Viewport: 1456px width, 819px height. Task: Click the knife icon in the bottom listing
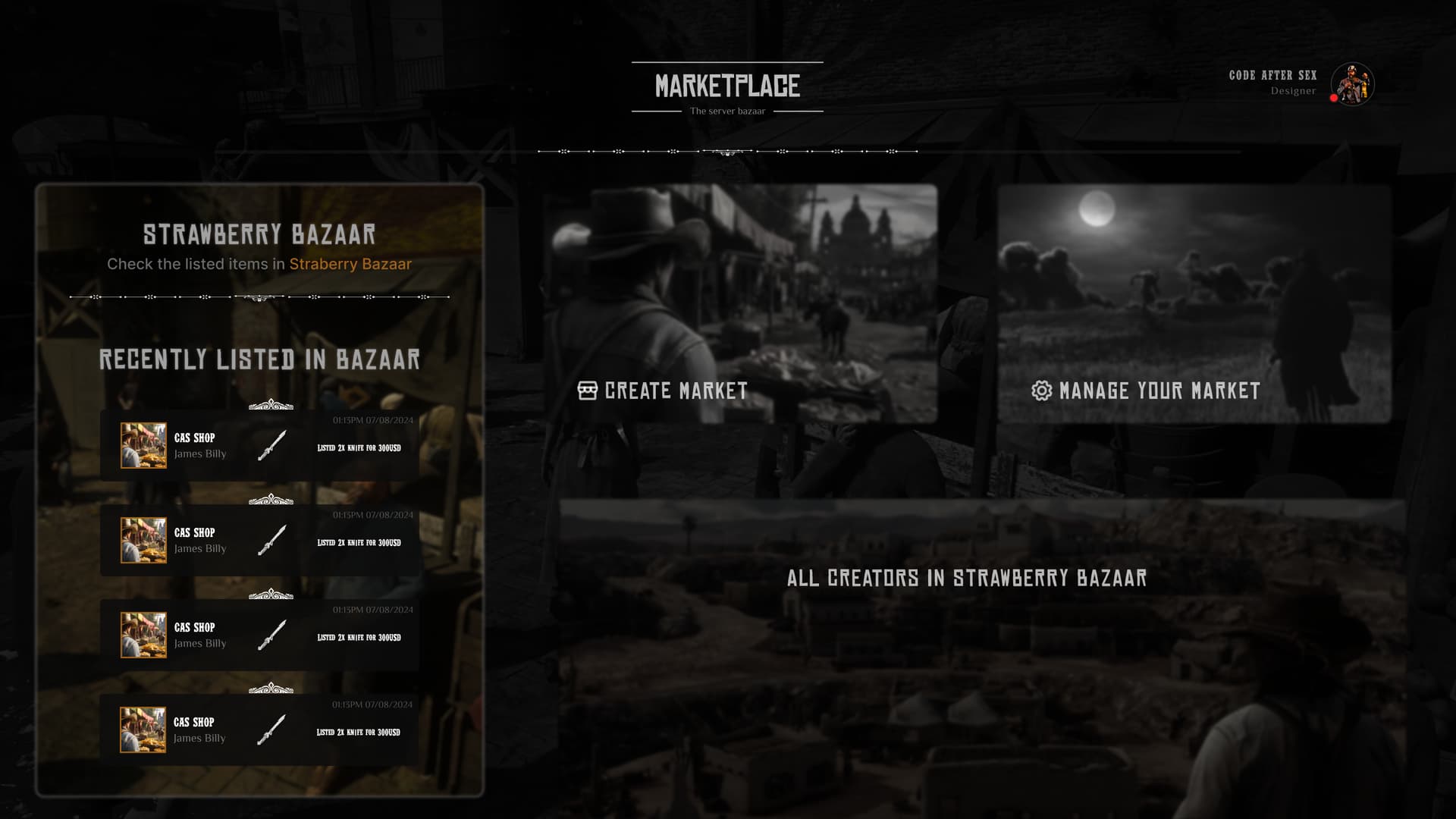(271, 730)
